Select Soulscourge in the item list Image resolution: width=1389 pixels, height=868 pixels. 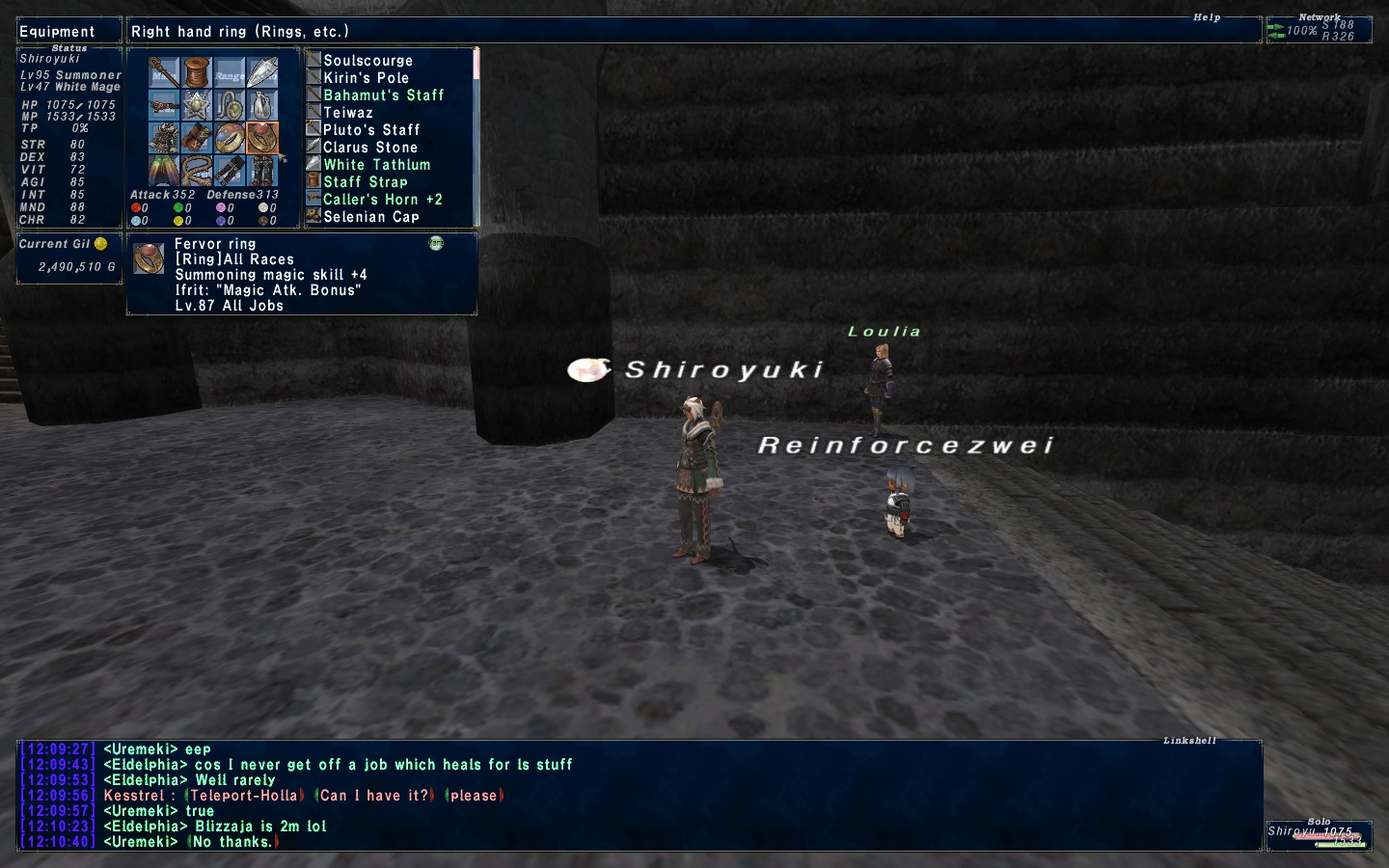pyautogui.click(x=368, y=61)
